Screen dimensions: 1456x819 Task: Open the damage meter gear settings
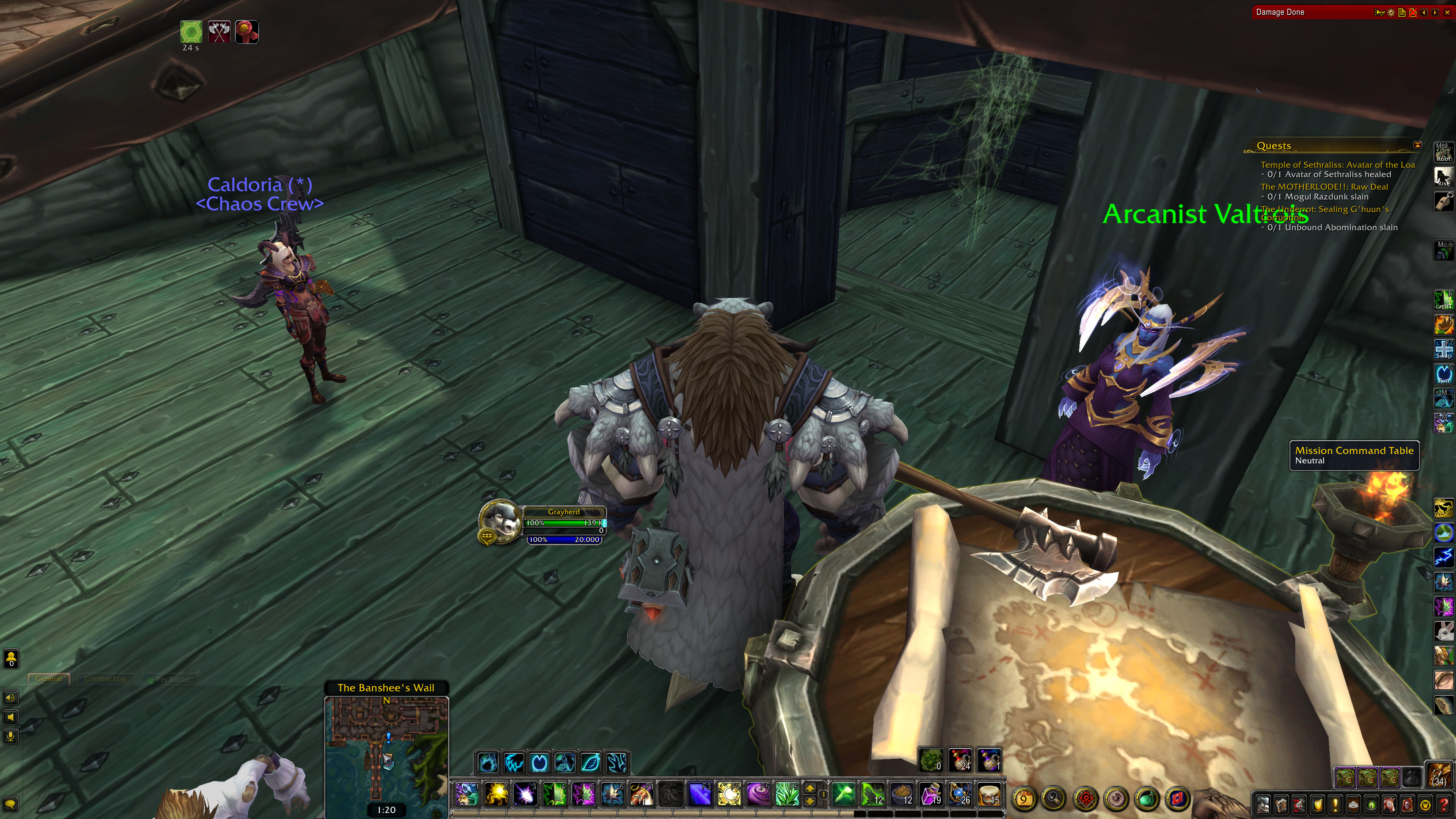coord(1391,13)
